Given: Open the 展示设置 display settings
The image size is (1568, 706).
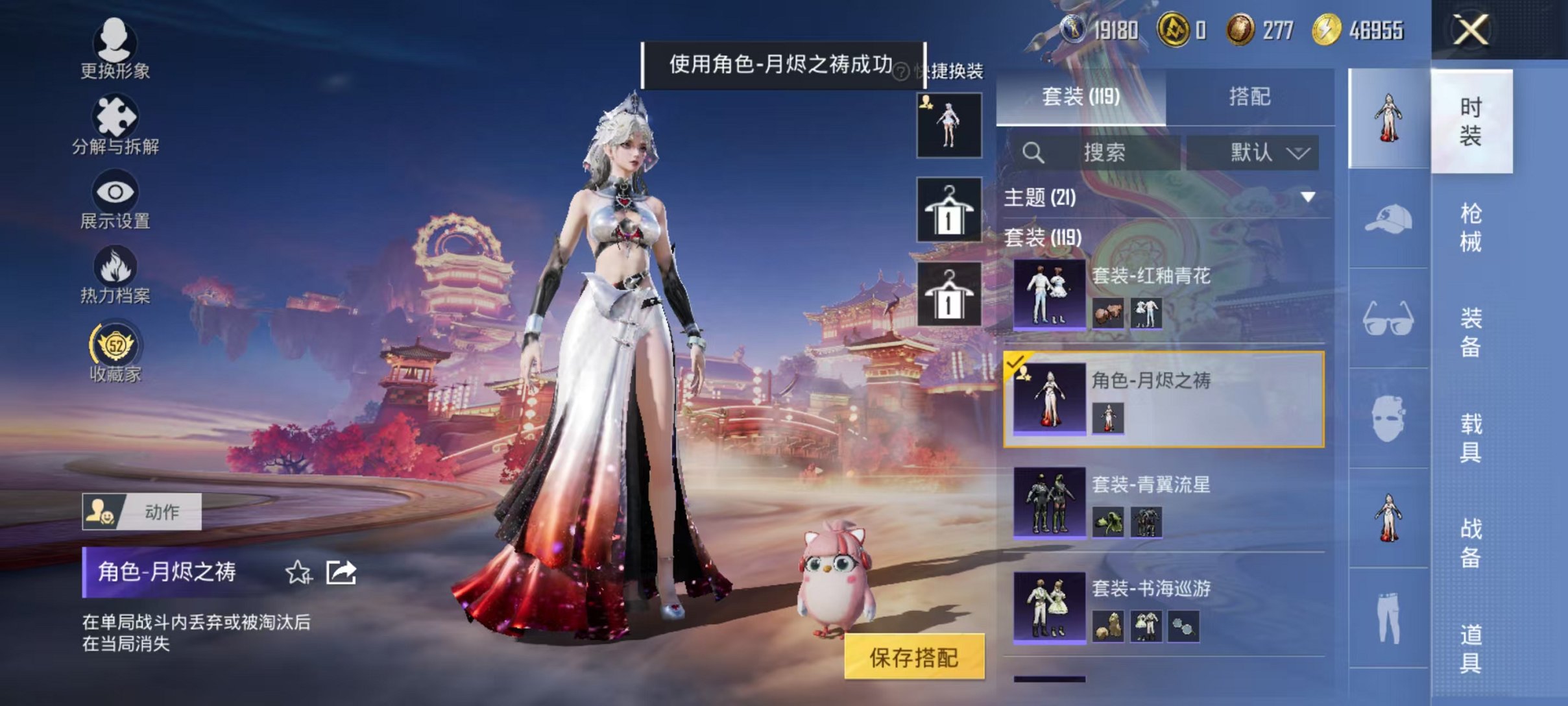Looking at the screenshot, I should point(117,198).
